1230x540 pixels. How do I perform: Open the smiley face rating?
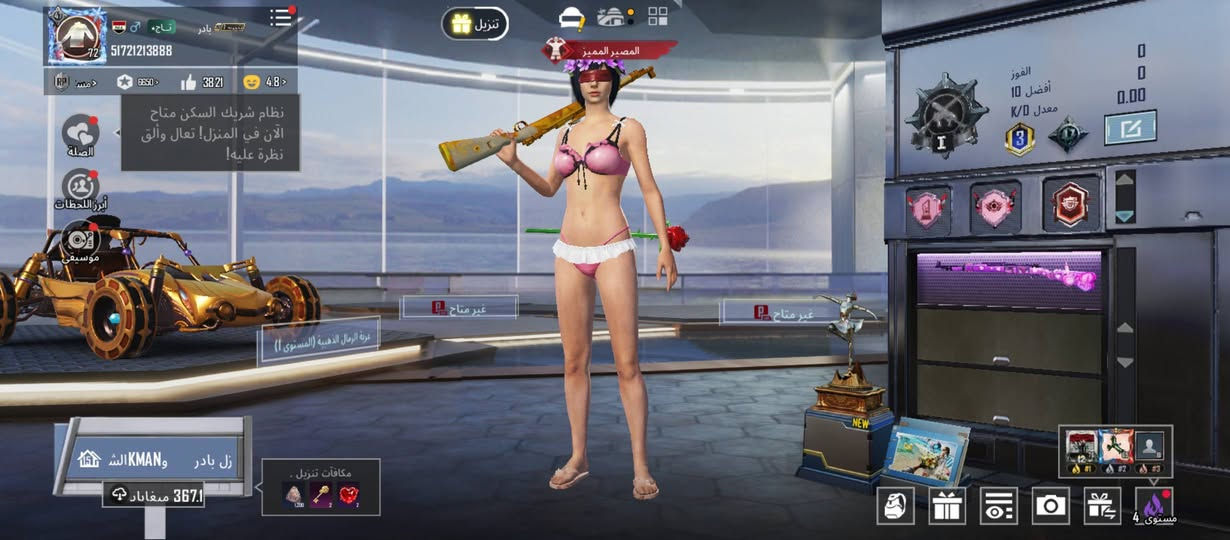(x=251, y=82)
